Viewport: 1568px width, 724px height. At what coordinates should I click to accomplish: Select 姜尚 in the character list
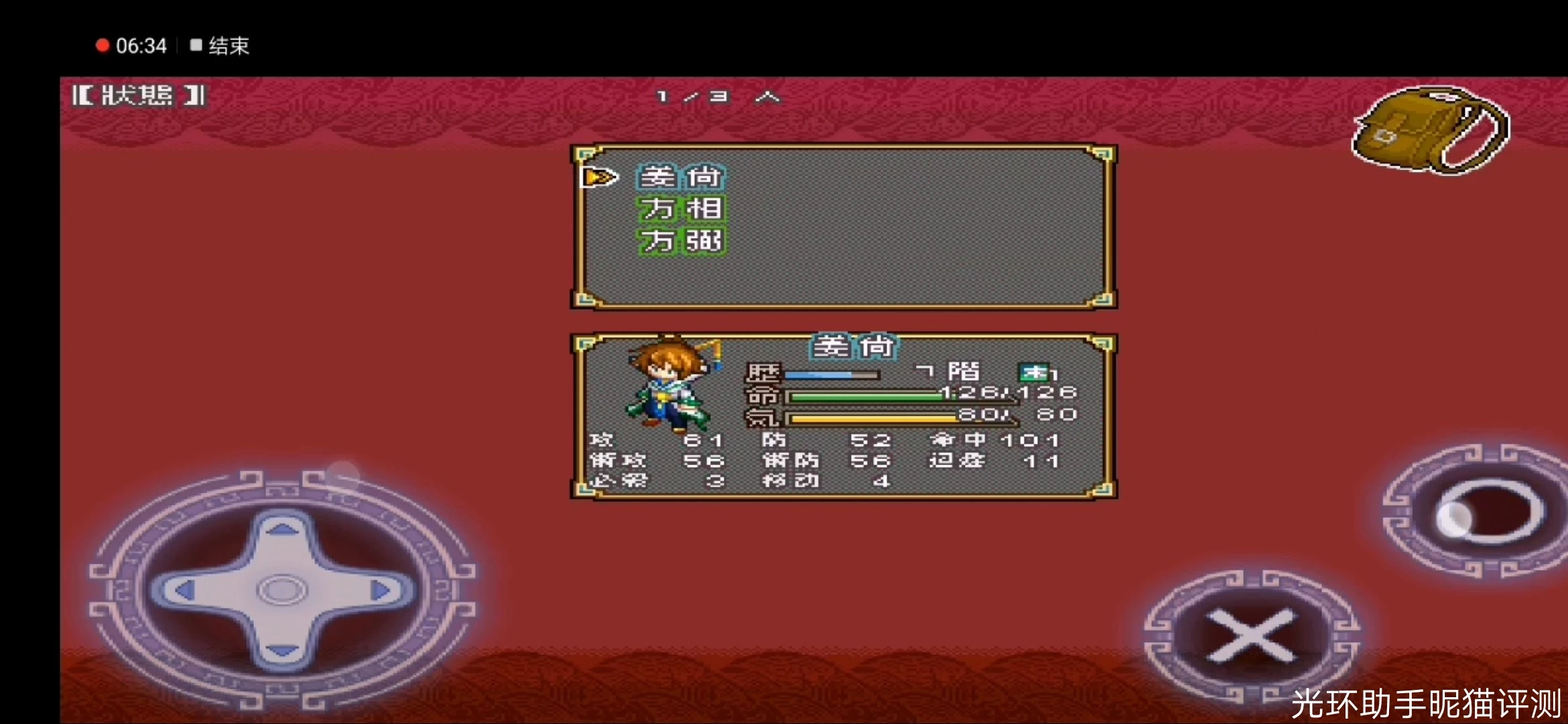point(681,178)
